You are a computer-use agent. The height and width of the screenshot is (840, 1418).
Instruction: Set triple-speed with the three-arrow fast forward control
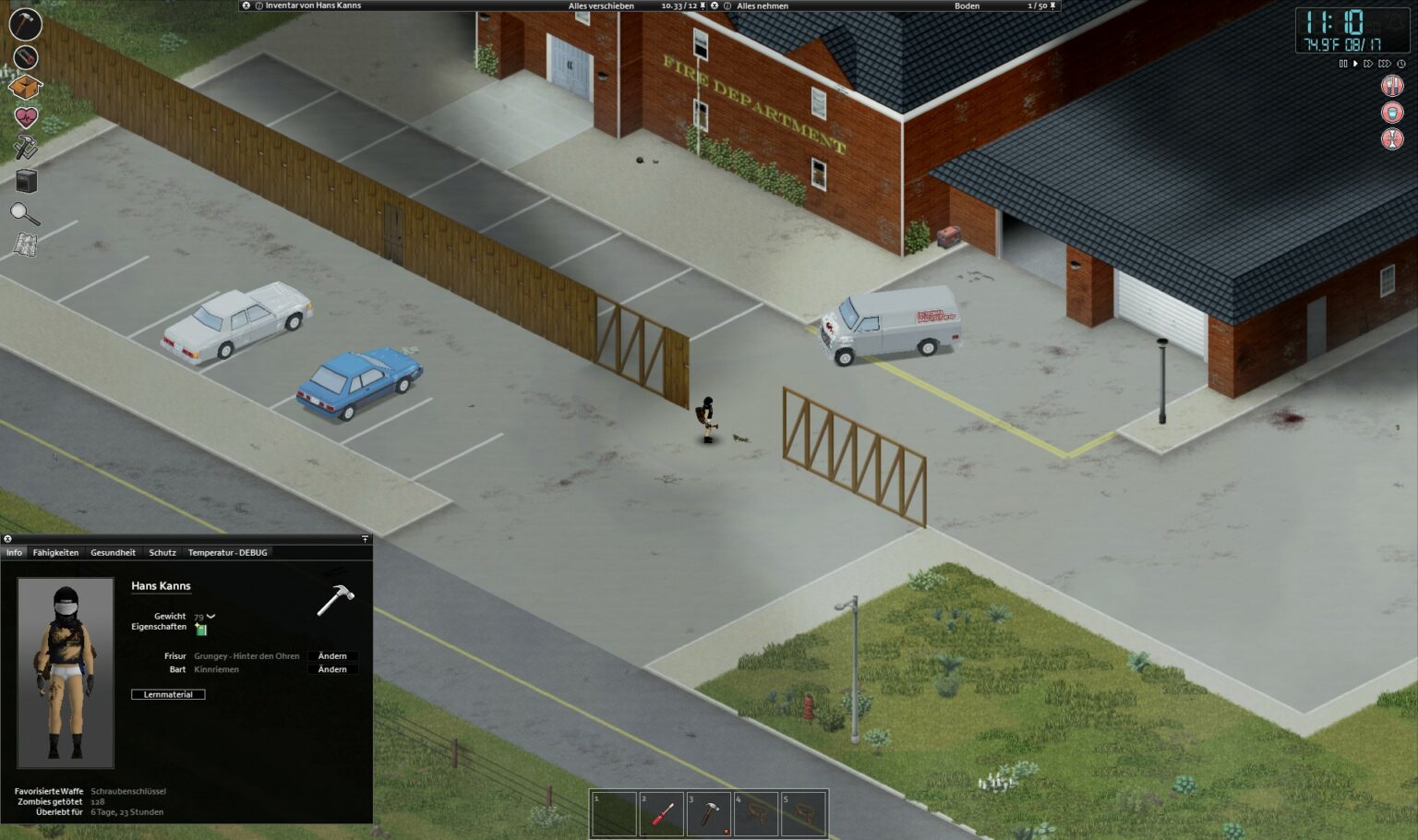[x=1384, y=64]
